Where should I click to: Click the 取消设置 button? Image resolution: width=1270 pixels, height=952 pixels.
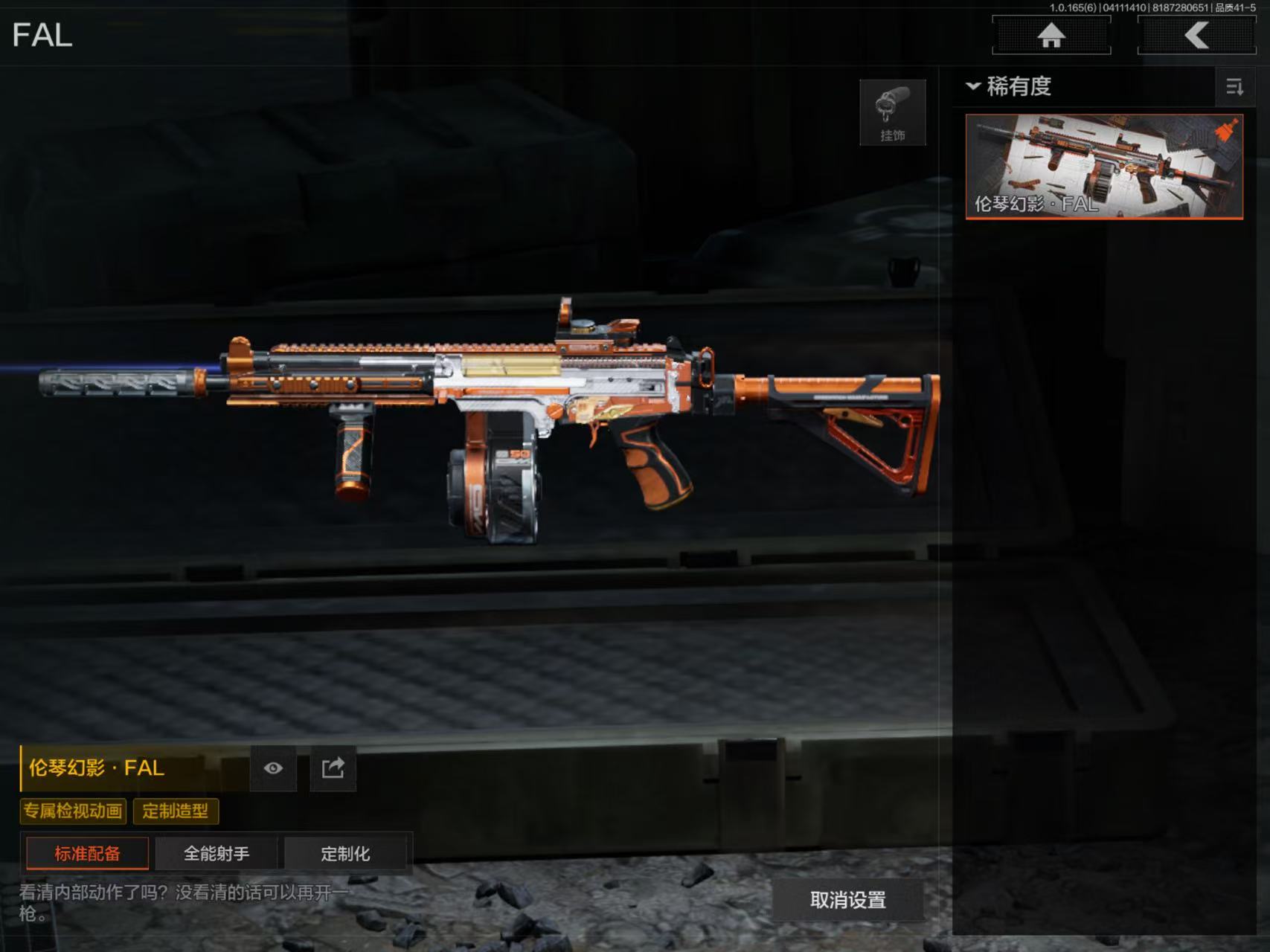tap(847, 900)
